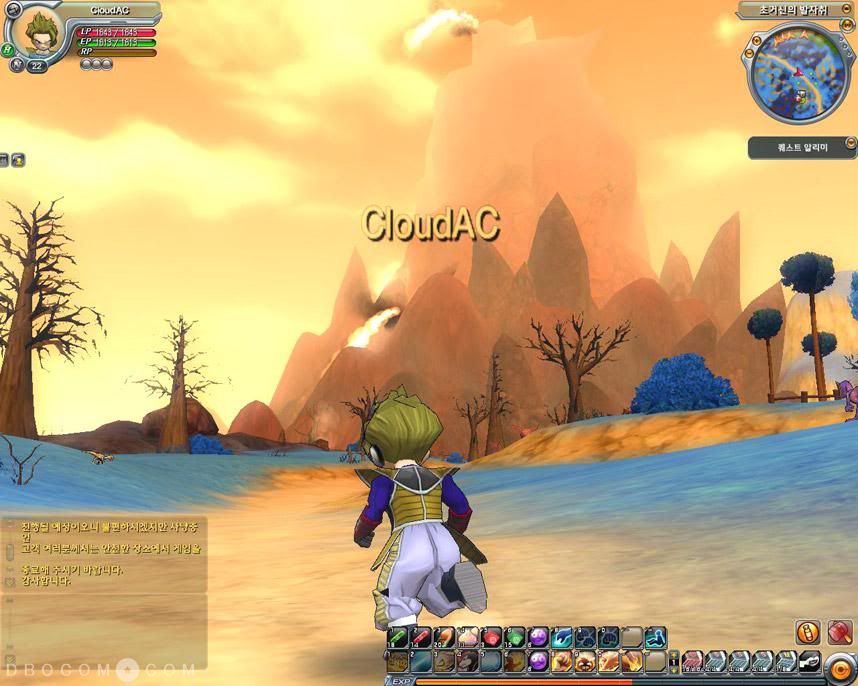Use the green capsule item in the hotbar
This screenshot has height=686, width=858.
(x=397, y=637)
